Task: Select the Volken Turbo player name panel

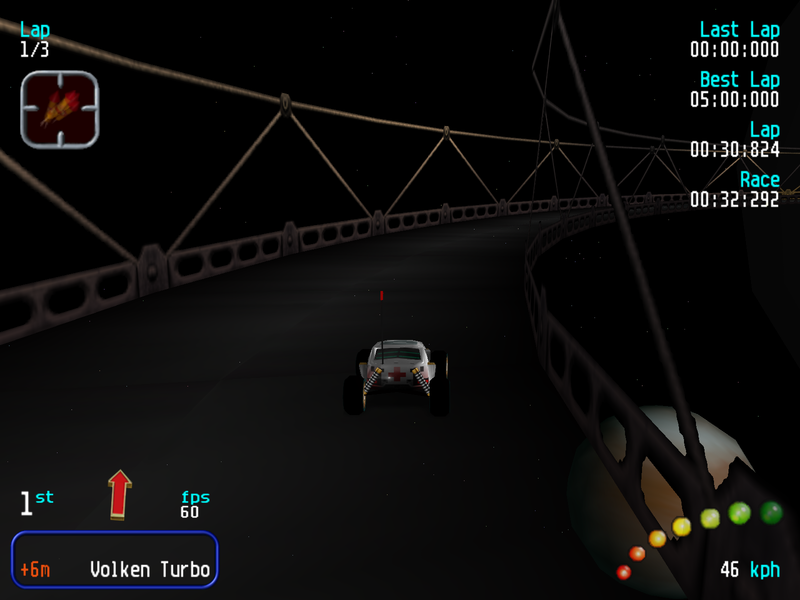Action: [x=114, y=559]
